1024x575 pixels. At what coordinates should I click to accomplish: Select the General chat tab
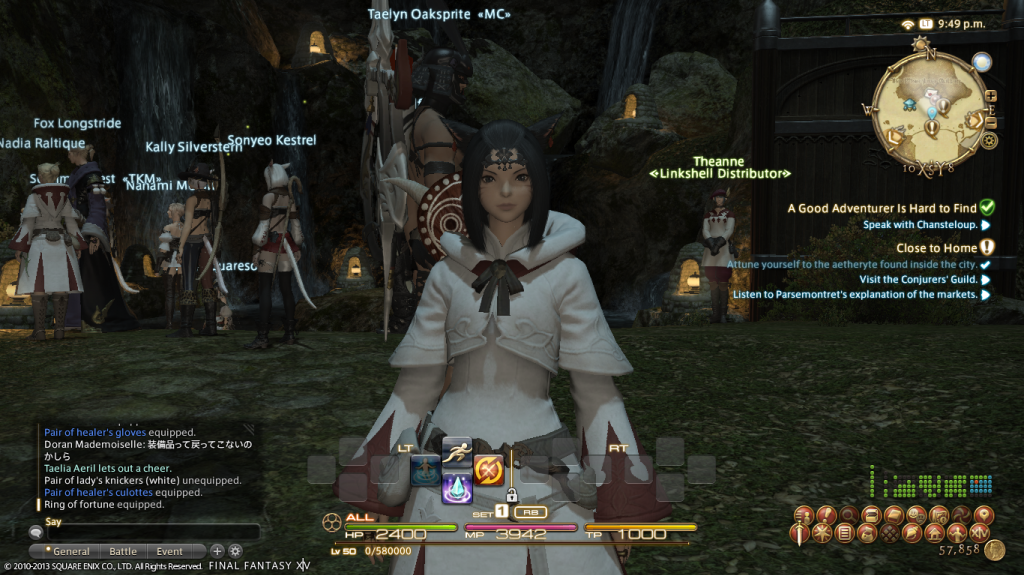tap(70, 551)
